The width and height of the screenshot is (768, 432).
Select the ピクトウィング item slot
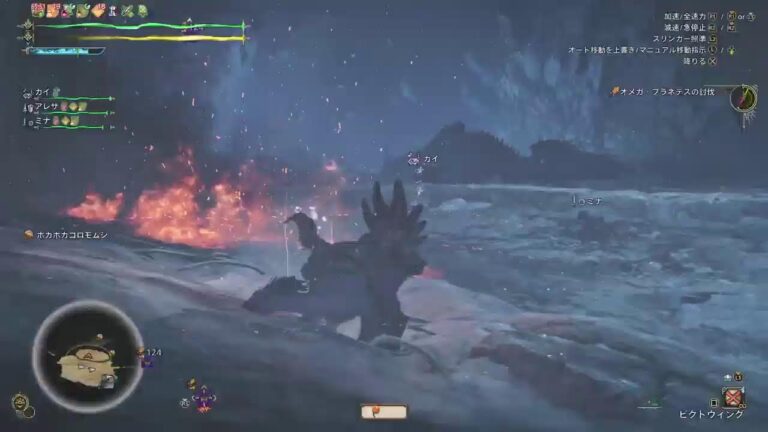[x=735, y=398]
